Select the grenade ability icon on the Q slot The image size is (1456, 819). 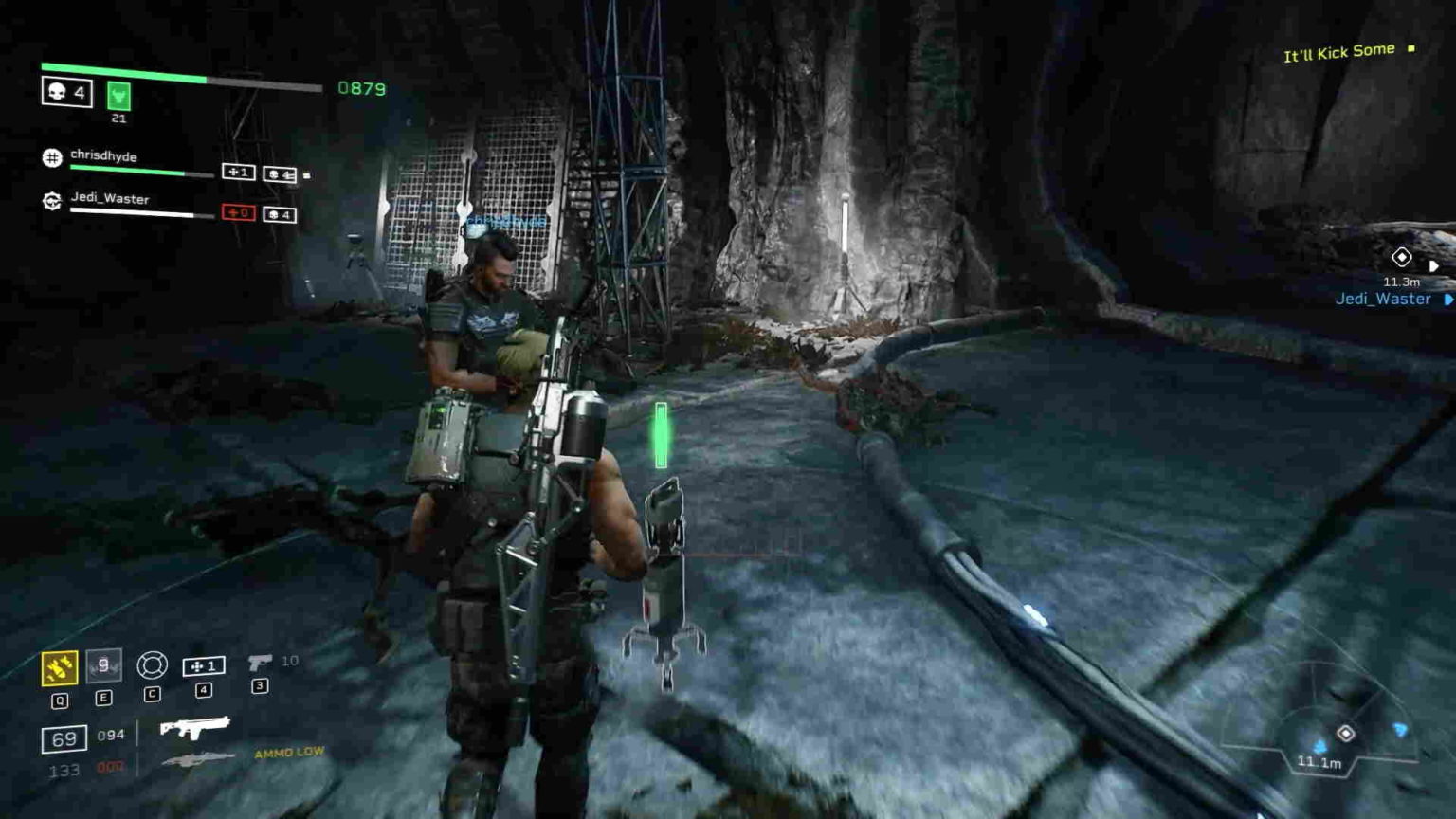coord(59,666)
